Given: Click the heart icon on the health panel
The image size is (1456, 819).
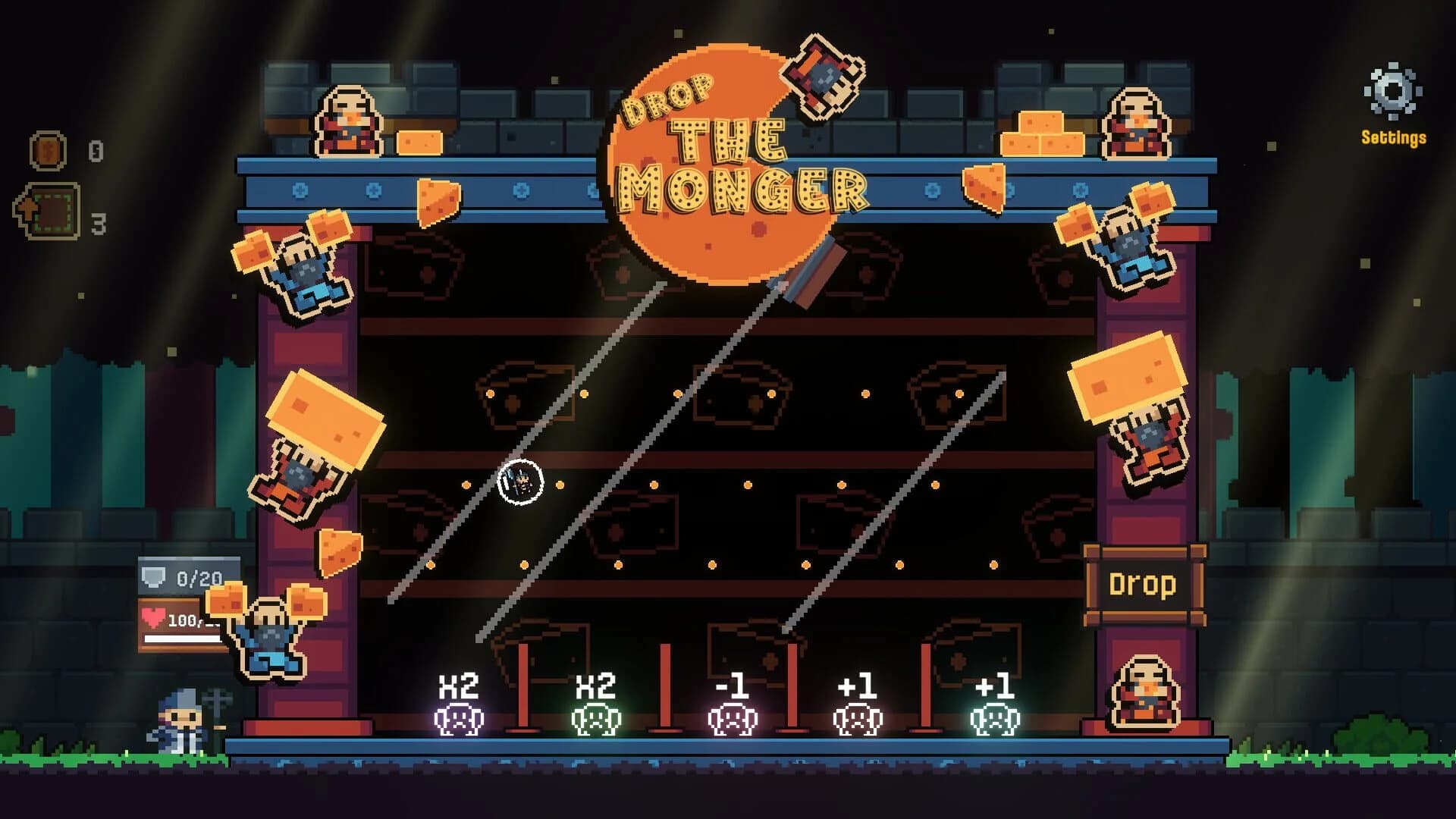Looking at the screenshot, I should coord(153,618).
